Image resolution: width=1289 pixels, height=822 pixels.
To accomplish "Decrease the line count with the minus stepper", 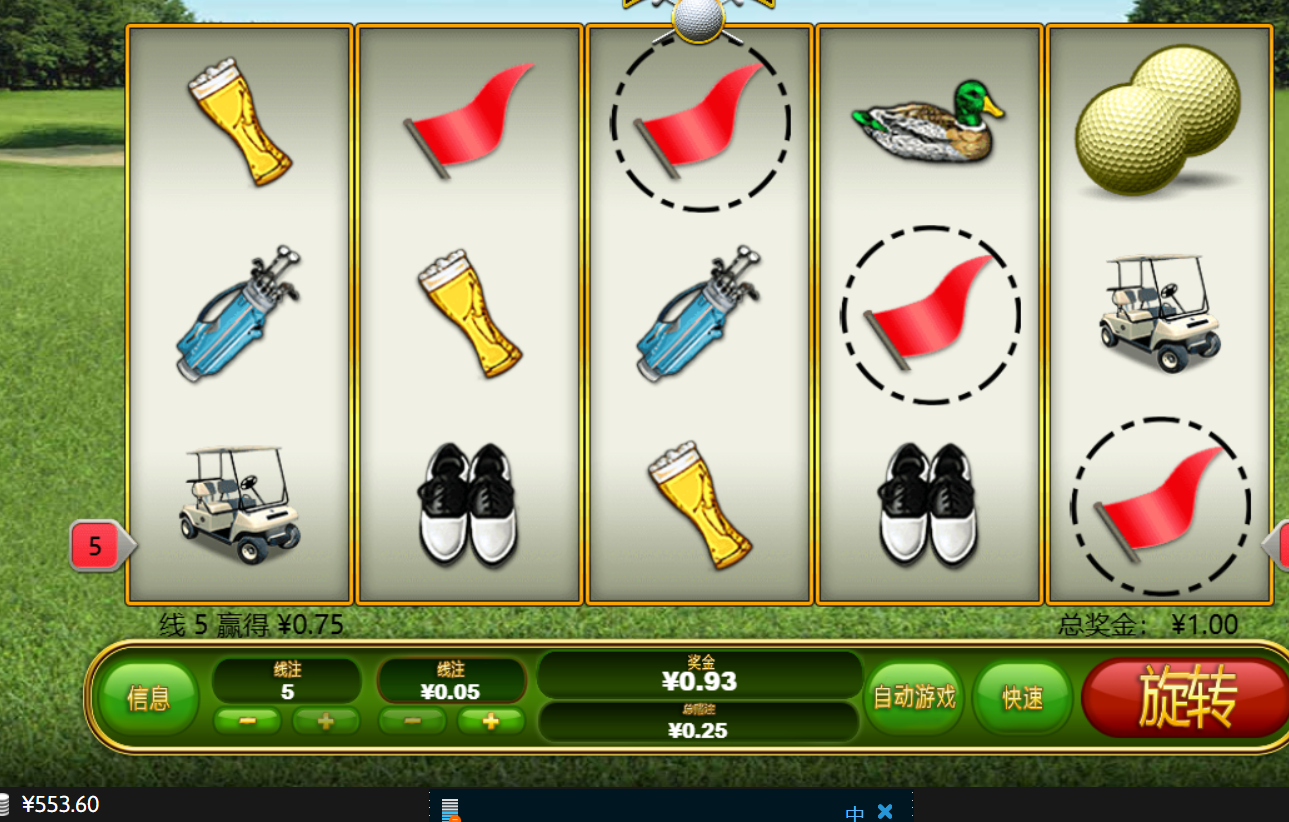I will 247,722.
